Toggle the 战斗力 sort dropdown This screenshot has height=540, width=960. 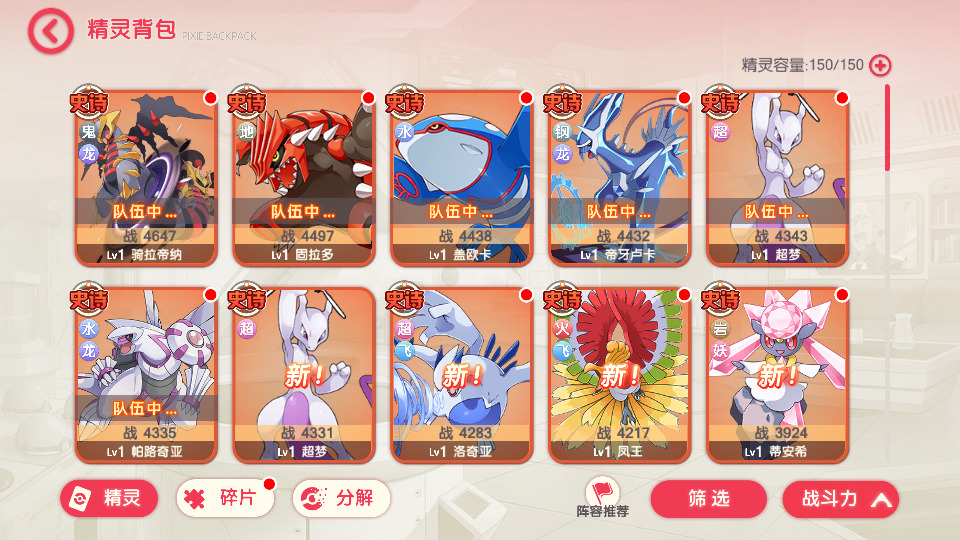840,498
